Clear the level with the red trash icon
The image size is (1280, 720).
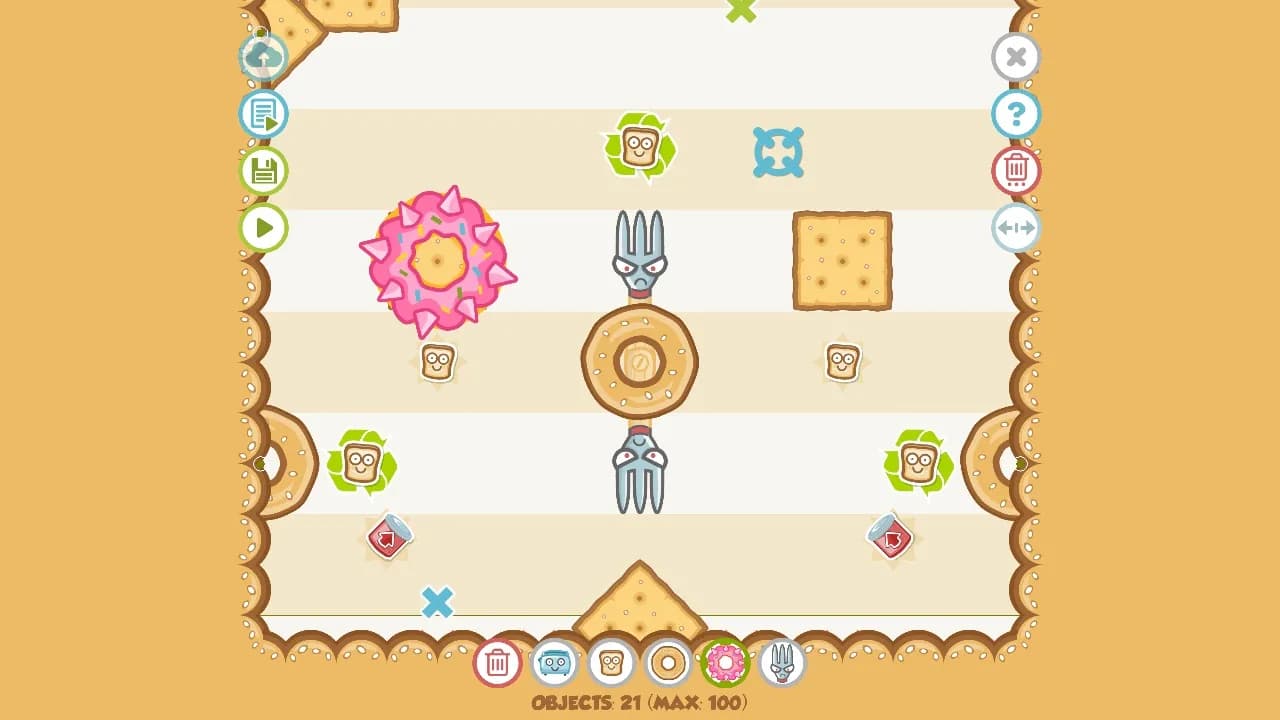pyautogui.click(x=1016, y=170)
